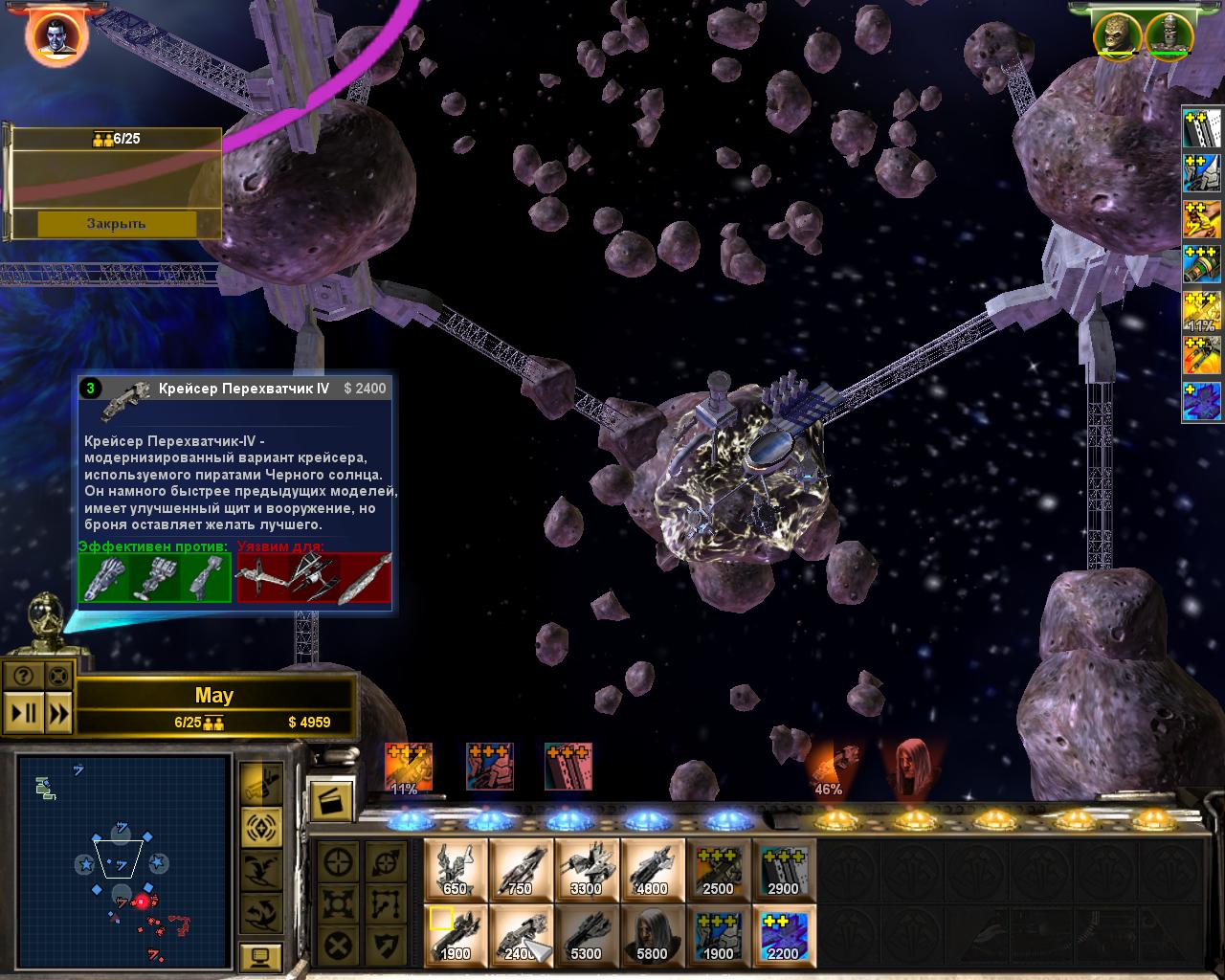The width and height of the screenshot is (1225, 980).
Task: Purchase the 2900-credit armor plating upgrade
Action: click(784, 870)
